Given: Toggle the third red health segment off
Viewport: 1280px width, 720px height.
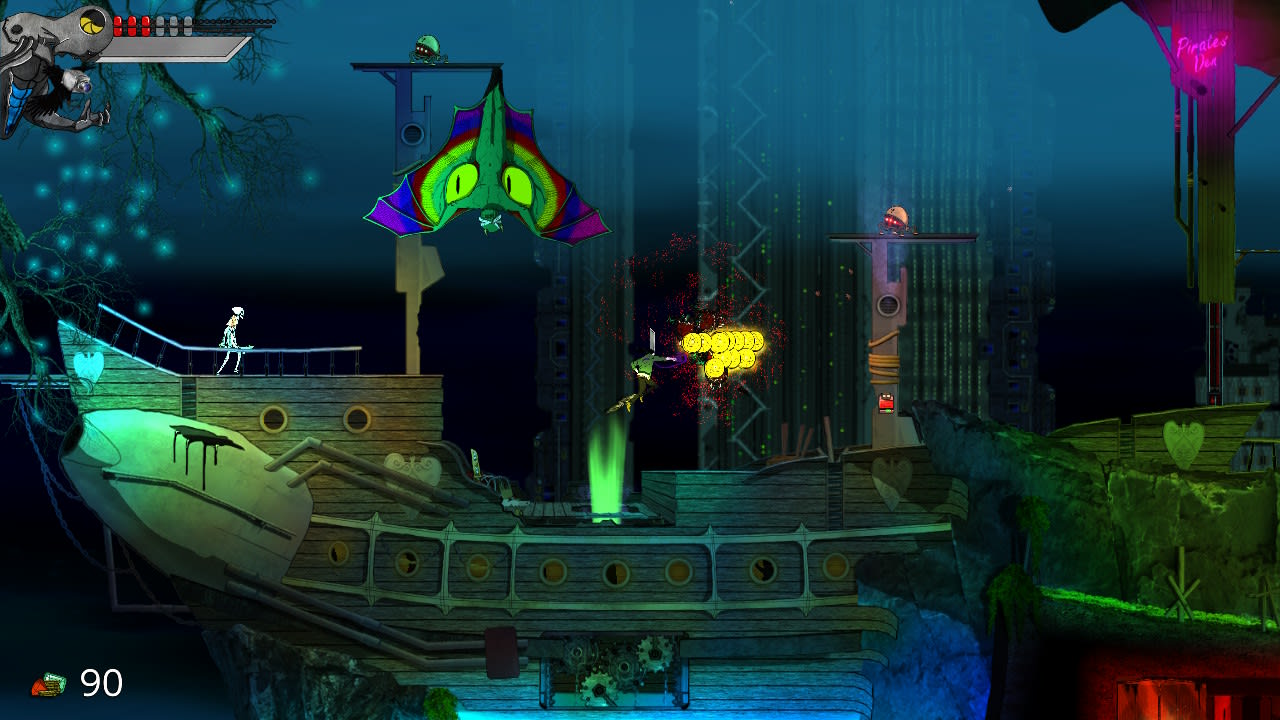Looking at the screenshot, I should pos(145,25).
